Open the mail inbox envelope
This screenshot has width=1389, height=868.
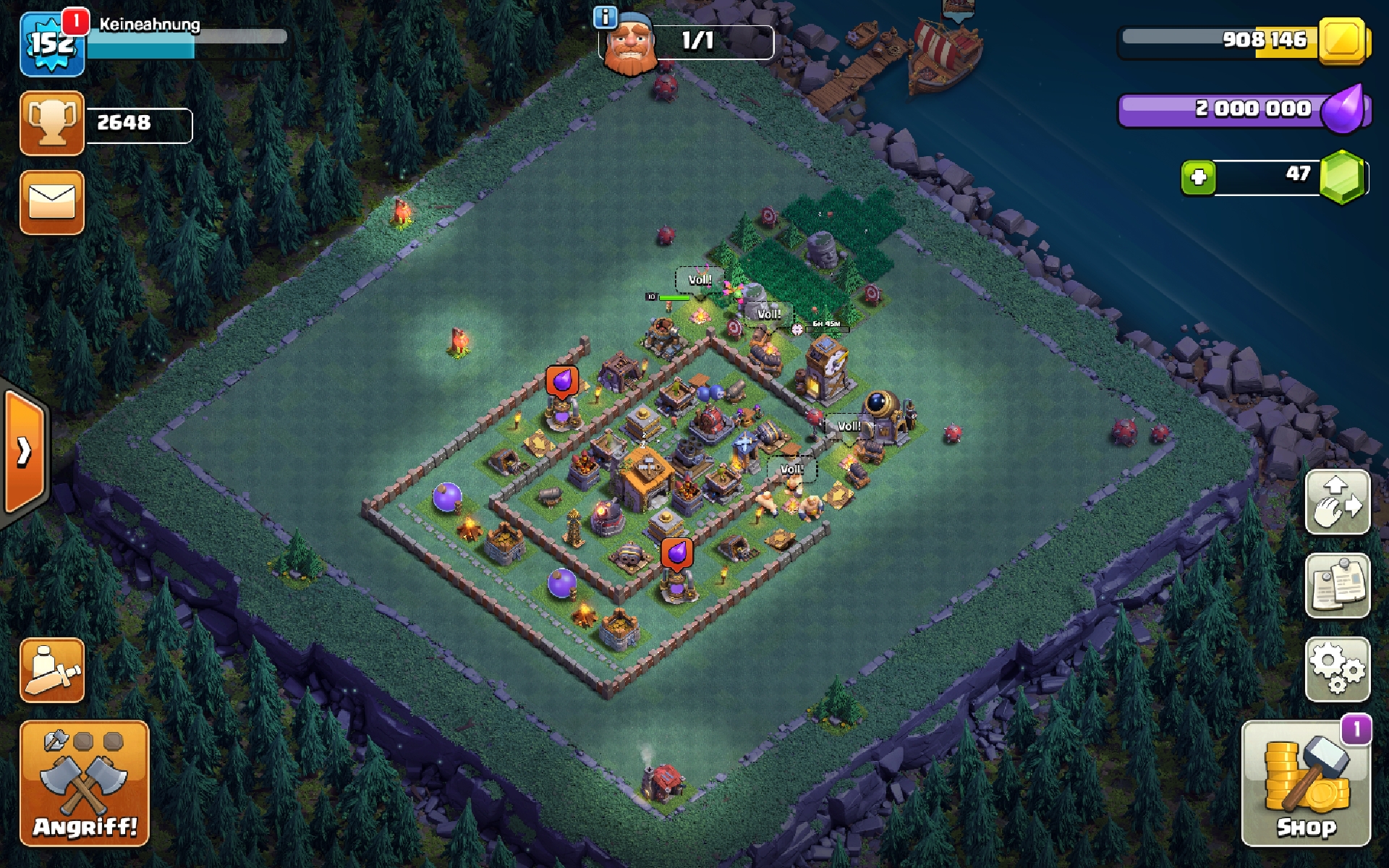click(x=52, y=203)
